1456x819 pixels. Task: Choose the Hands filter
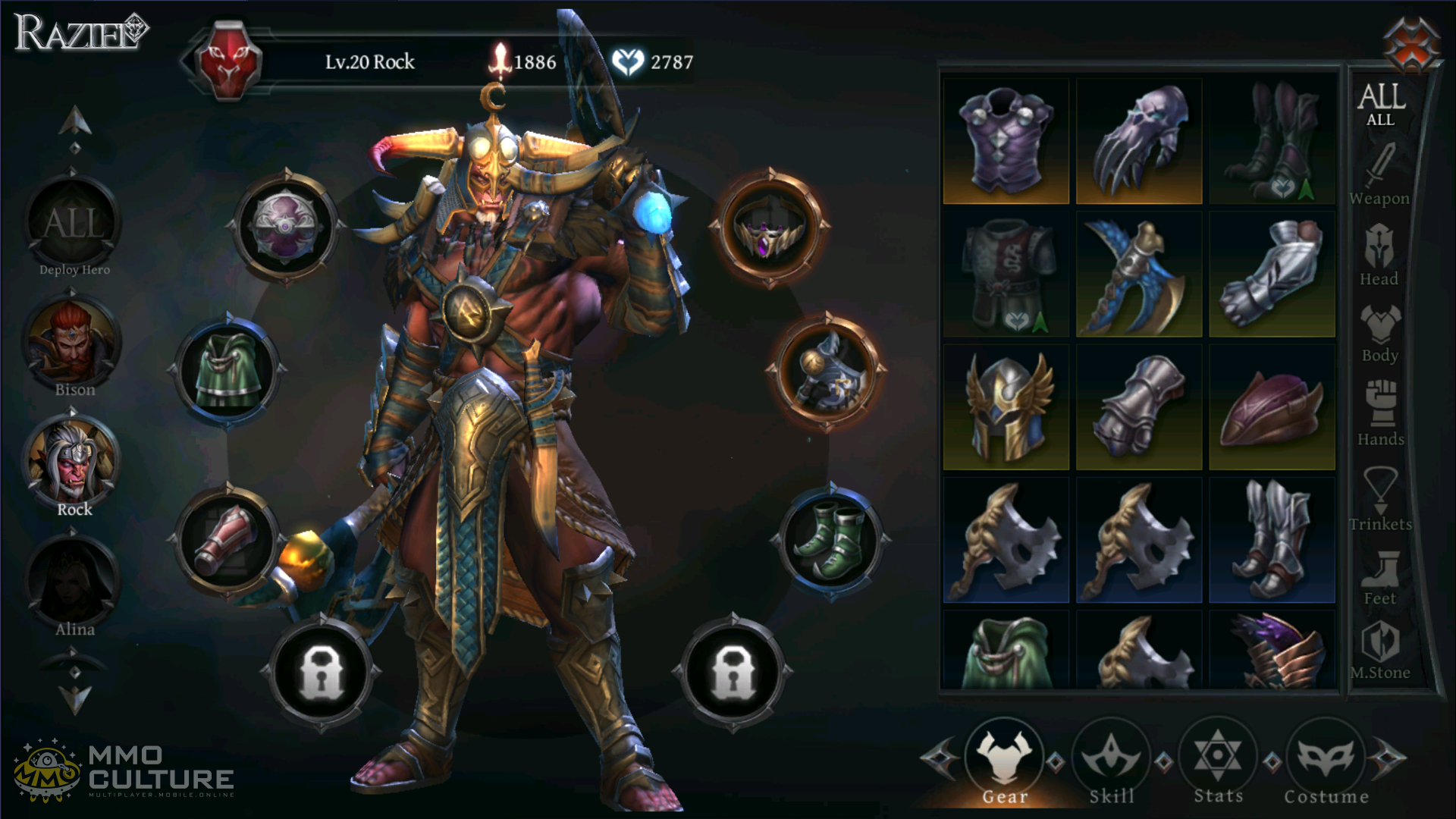click(1380, 414)
